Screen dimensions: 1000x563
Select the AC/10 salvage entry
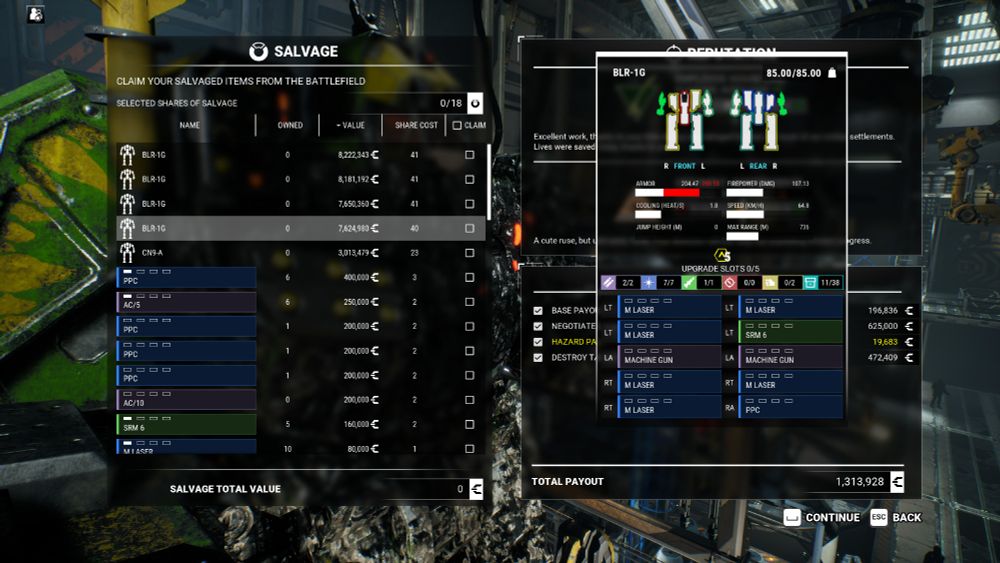coord(186,400)
